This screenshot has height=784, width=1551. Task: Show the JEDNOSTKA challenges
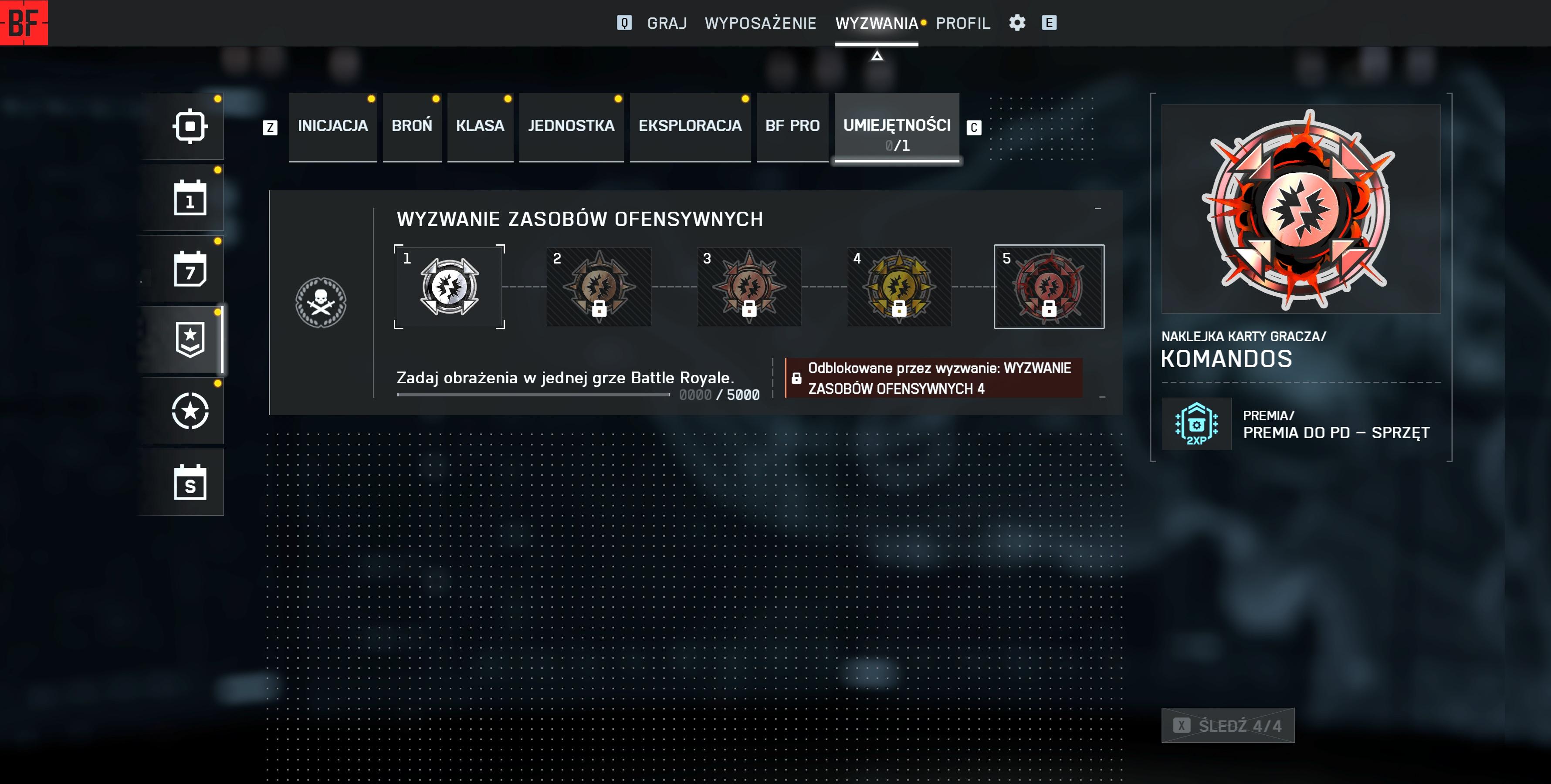pos(571,126)
